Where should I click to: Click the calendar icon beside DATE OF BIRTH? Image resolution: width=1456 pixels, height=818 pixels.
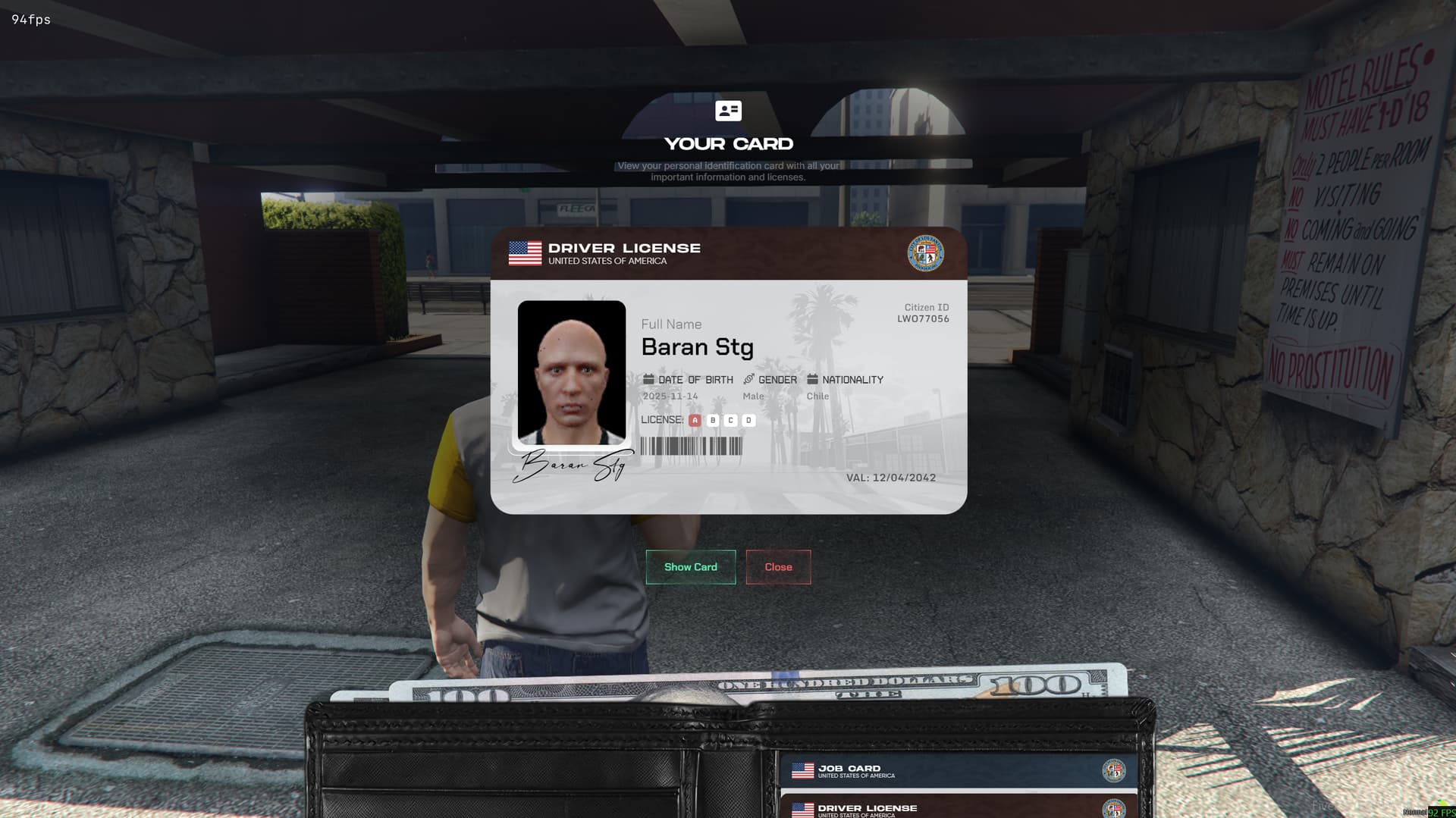click(x=648, y=379)
